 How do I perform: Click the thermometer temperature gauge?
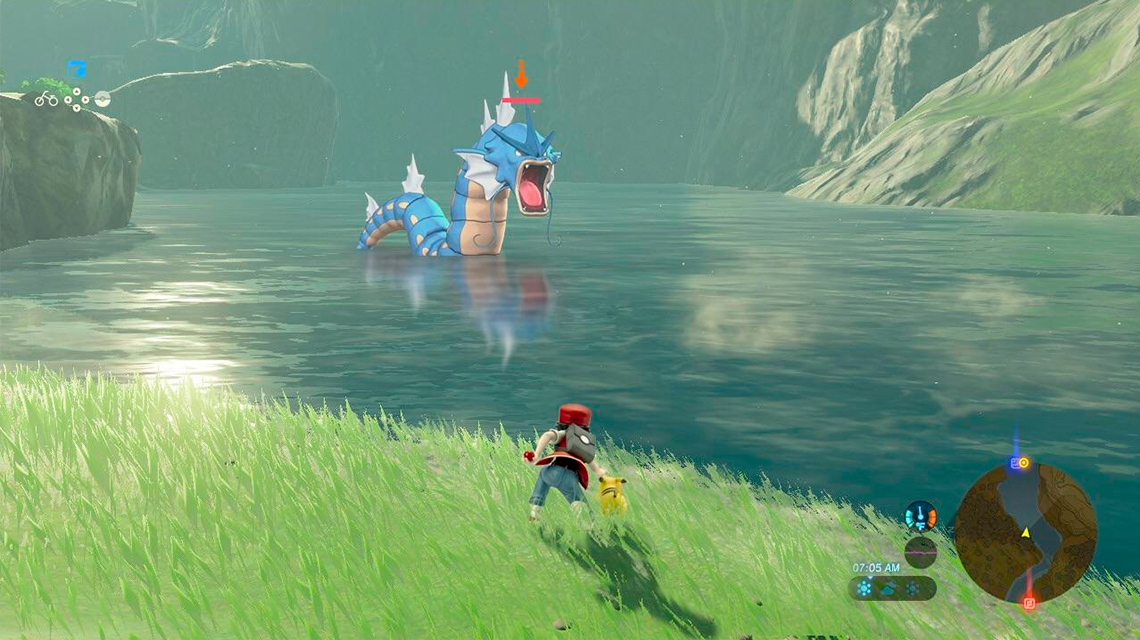920,516
